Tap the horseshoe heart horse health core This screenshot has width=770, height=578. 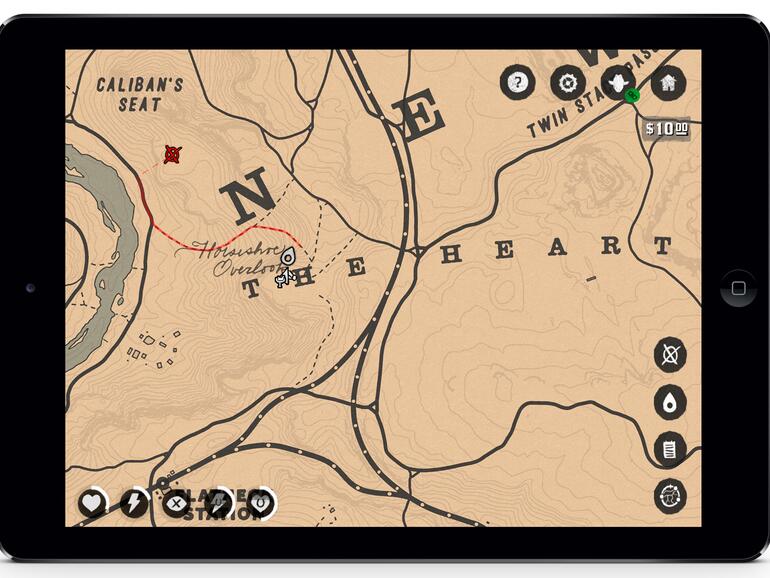click(x=260, y=503)
